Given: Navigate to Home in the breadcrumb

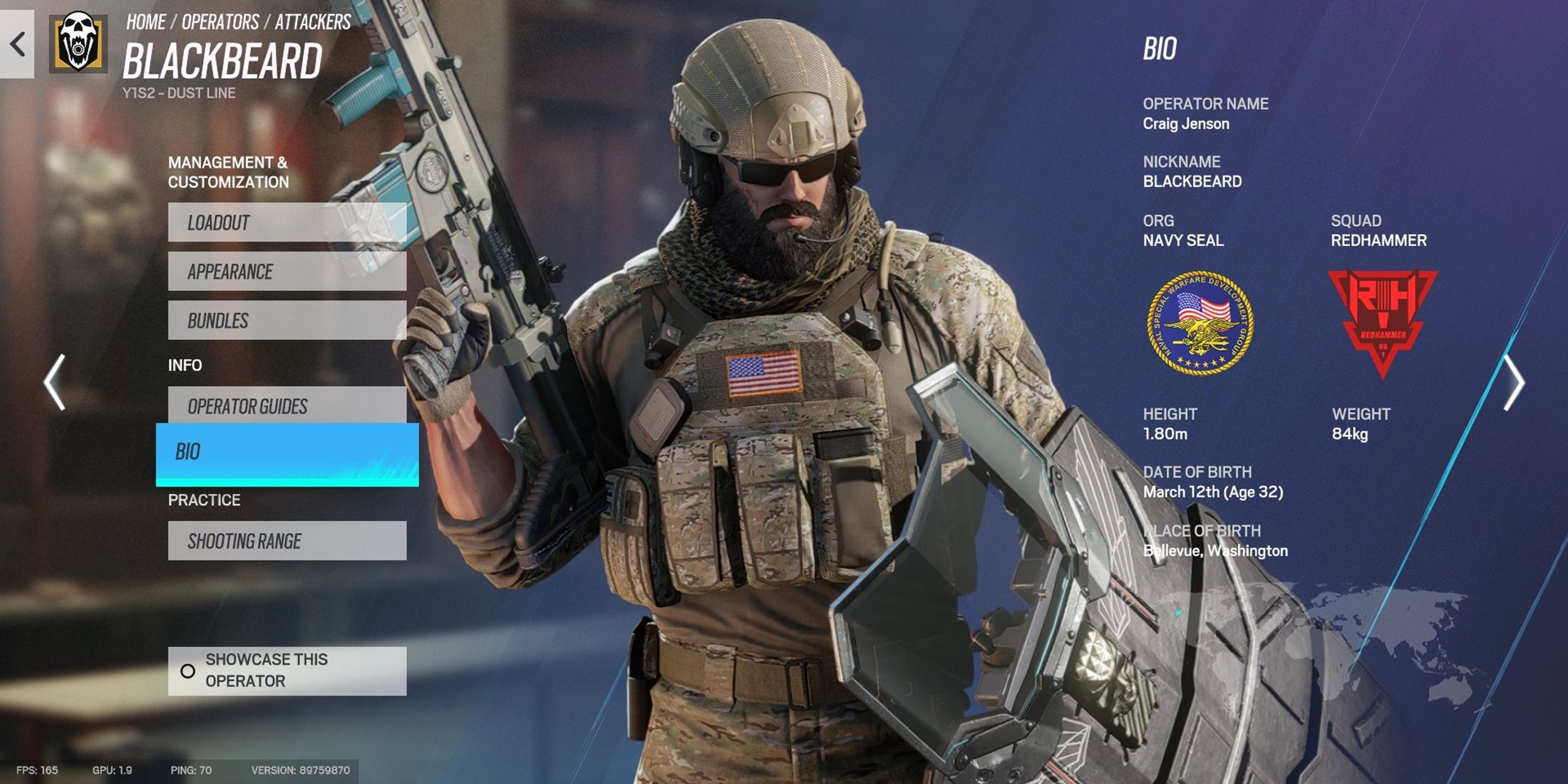Looking at the screenshot, I should [x=146, y=22].
